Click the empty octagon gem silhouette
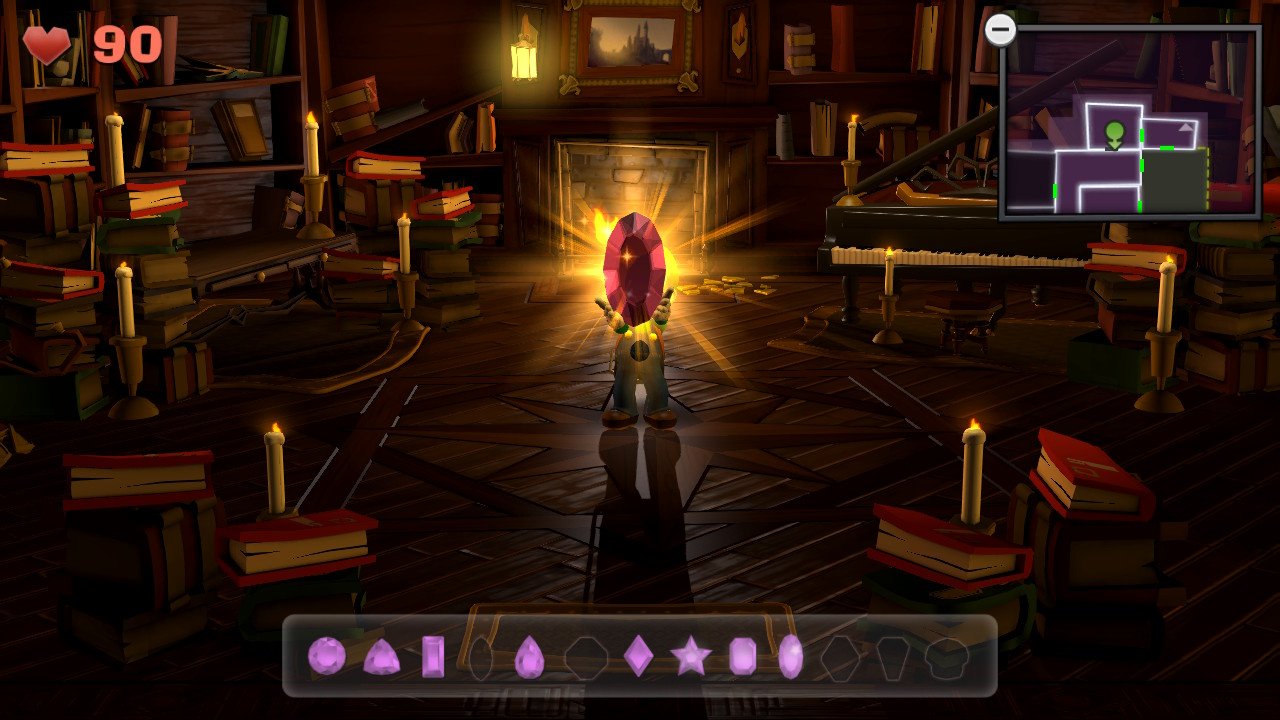 [587, 655]
